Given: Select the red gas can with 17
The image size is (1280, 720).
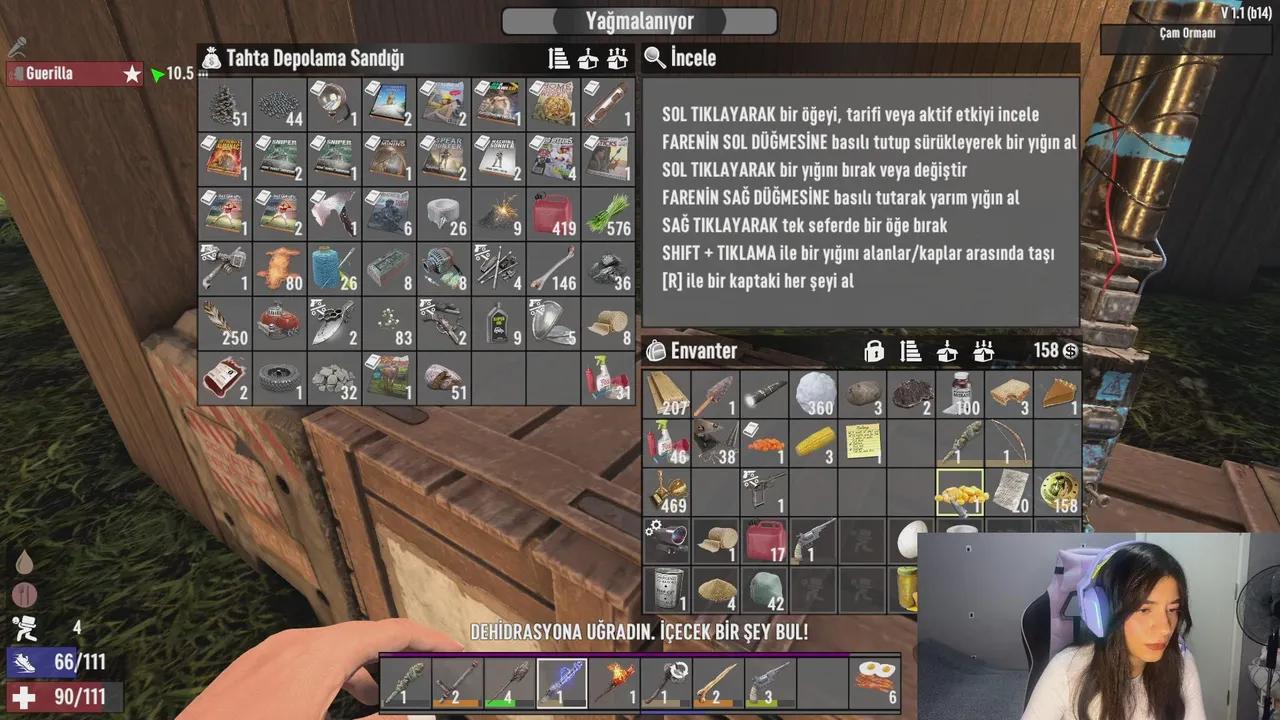Looking at the screenshot, I should [x=764, y=540].
